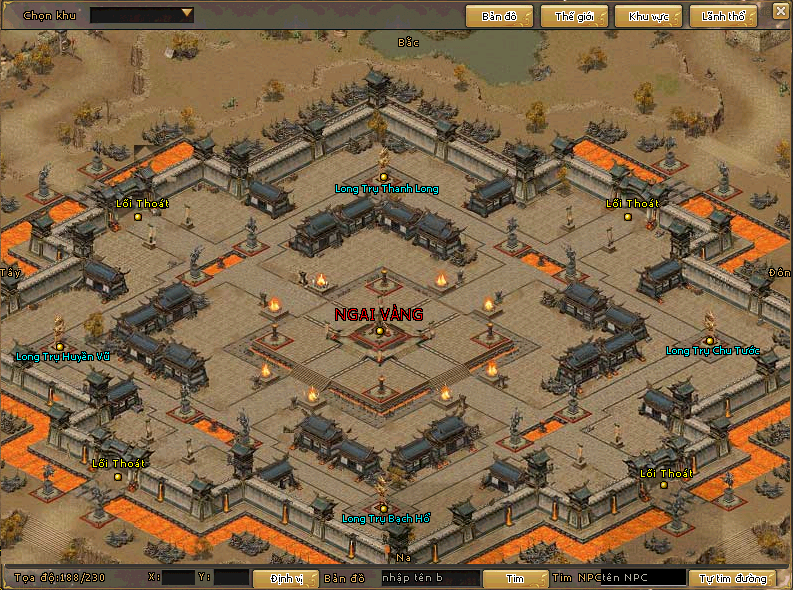Screen dimensions: 793x590
Task: Focus the X coordinate input field
Action: tap(178, 577)
